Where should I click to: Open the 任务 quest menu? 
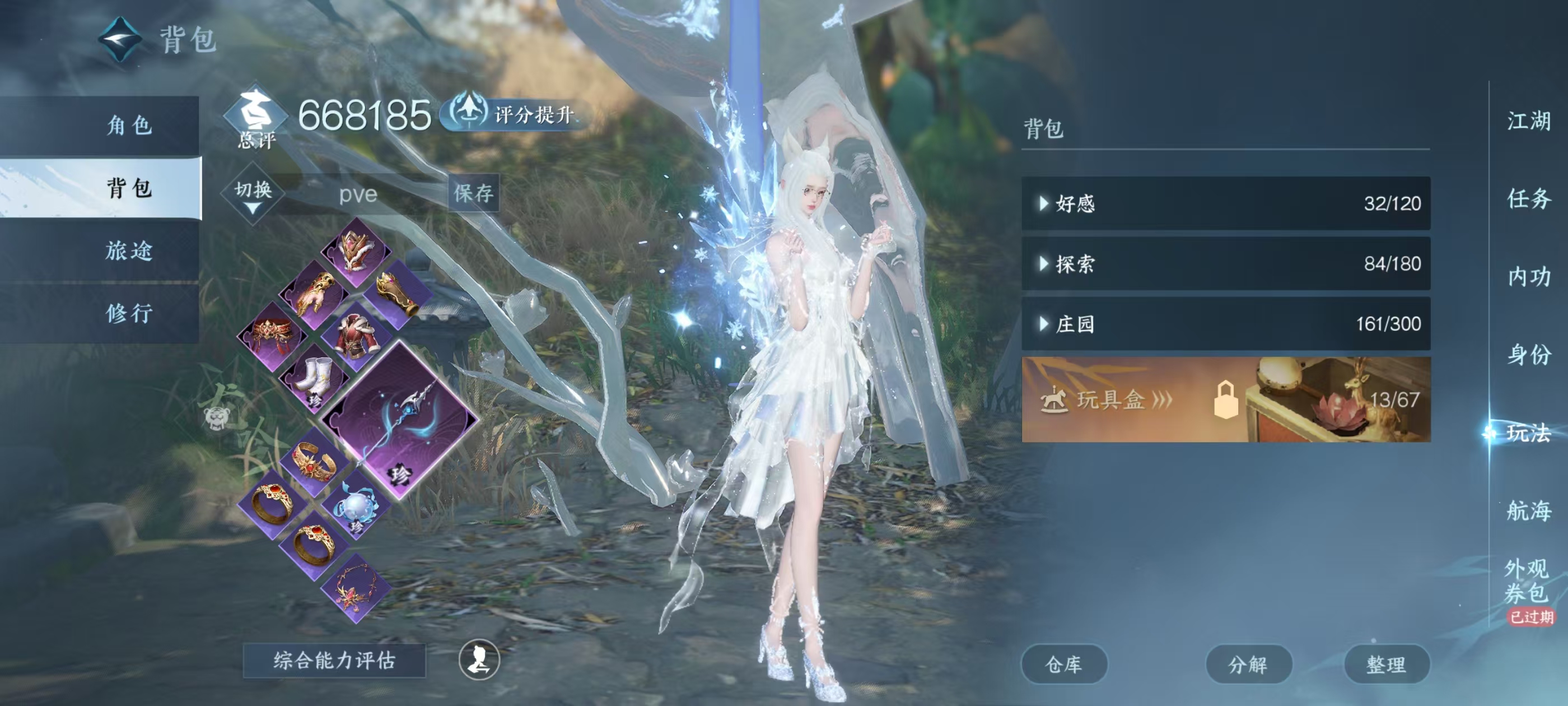point(1528,198)
